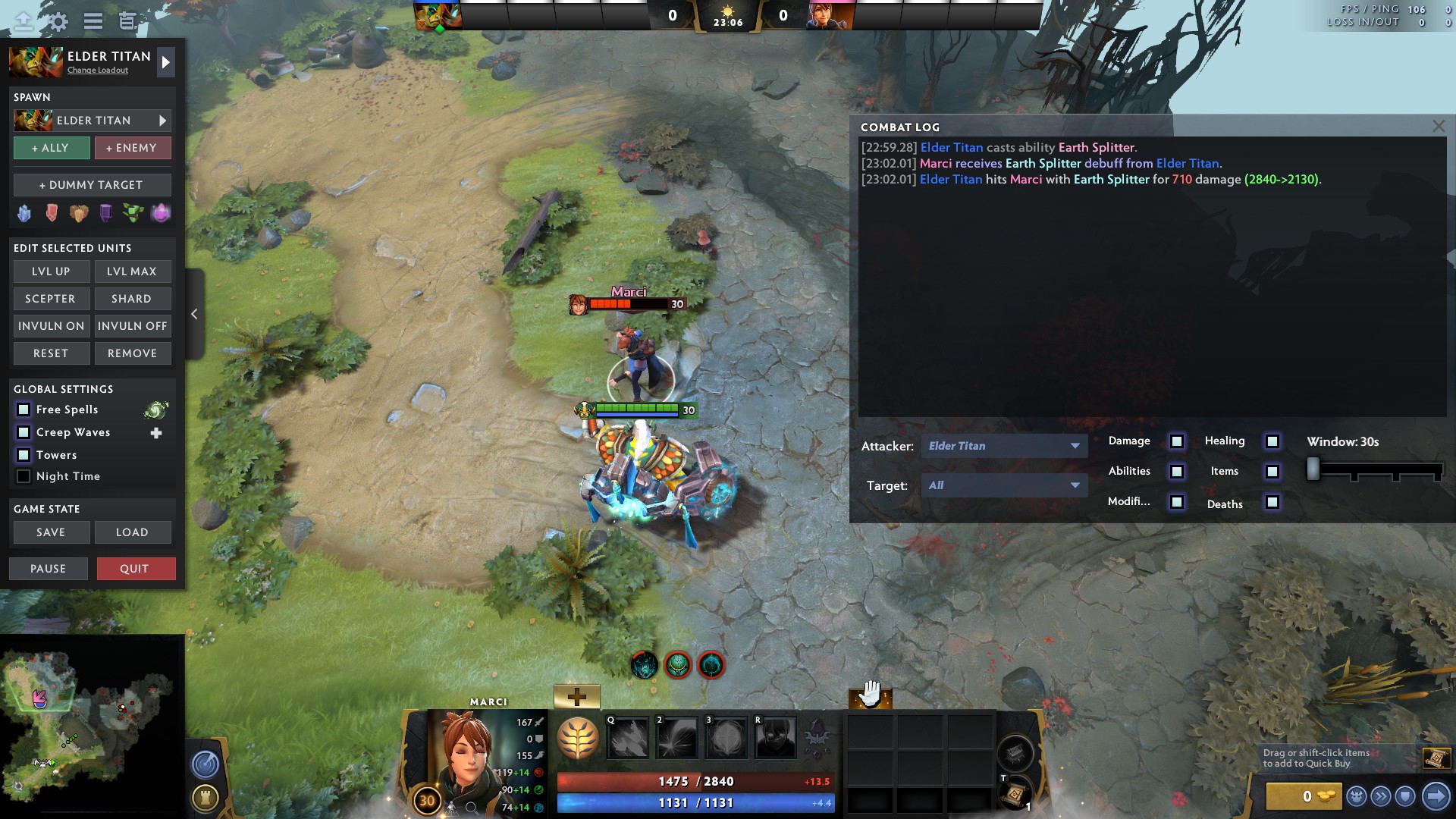This screenshot has width=1456, height=819.
Task: Select the R ultimate ability icon
Action: [x=773, y=737]
